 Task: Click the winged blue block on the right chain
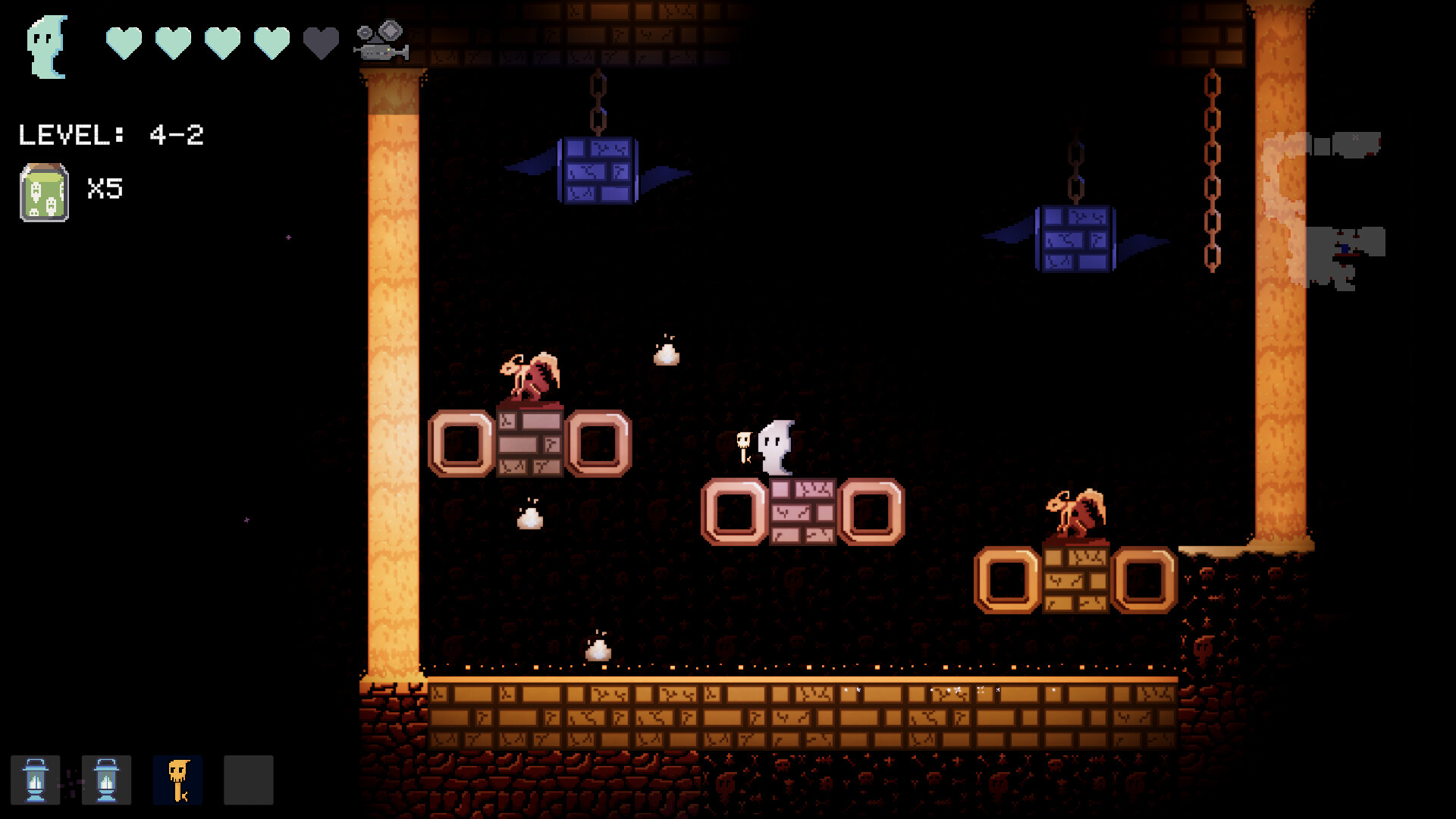click(x=1075, y=240)
